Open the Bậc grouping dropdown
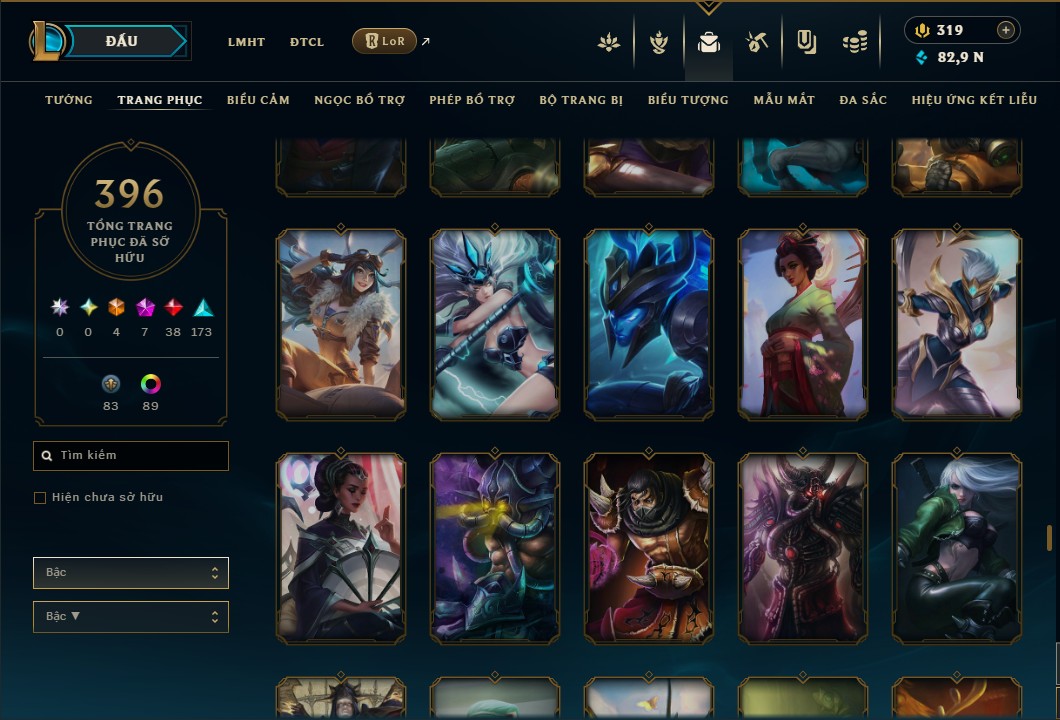The image size is (1060, 720). click(x=131, y=573)
